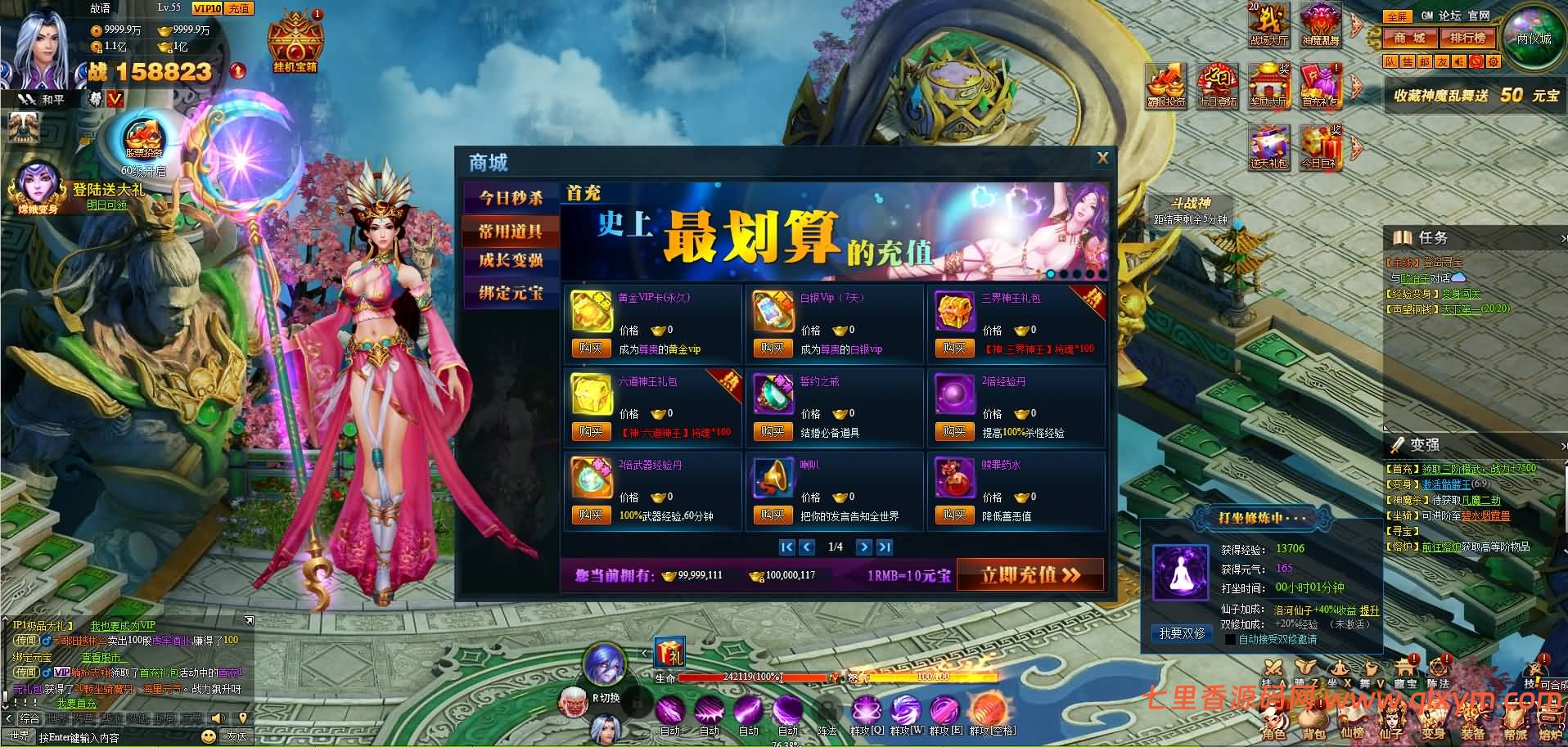Open the 世界 chat channel dropdown

tap(20, 736)
